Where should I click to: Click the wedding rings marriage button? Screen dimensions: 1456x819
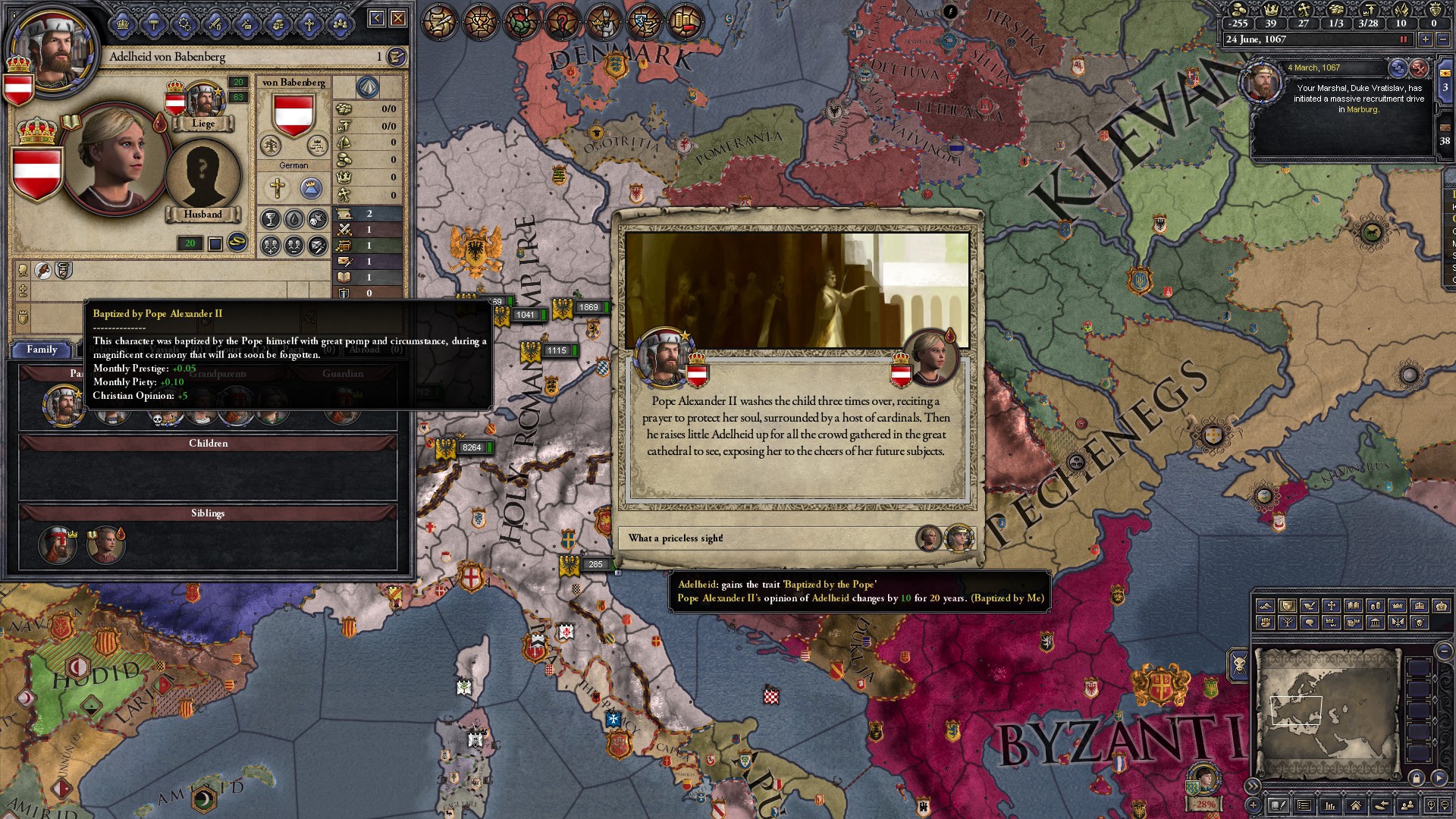237,242
